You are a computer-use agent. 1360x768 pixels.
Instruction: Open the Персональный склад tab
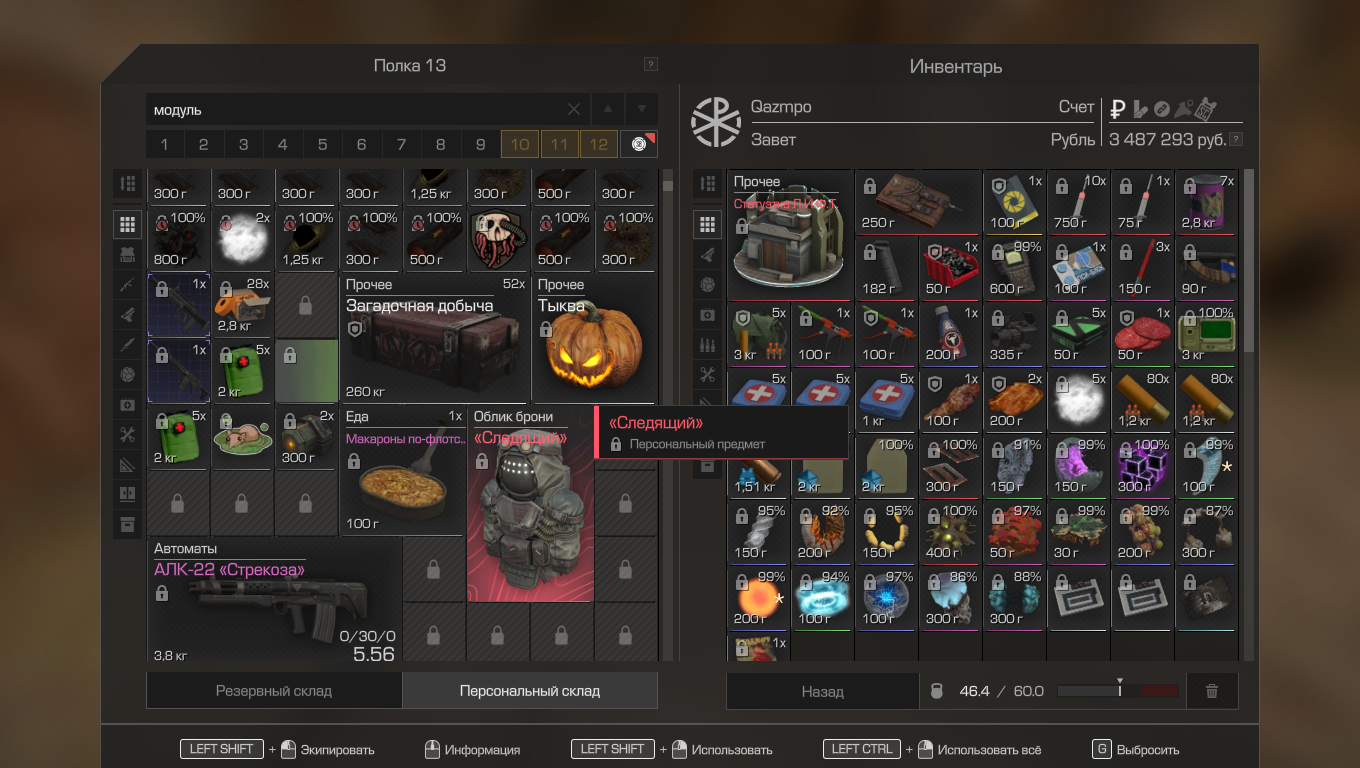pyautogui.click(x=529, y=691)
